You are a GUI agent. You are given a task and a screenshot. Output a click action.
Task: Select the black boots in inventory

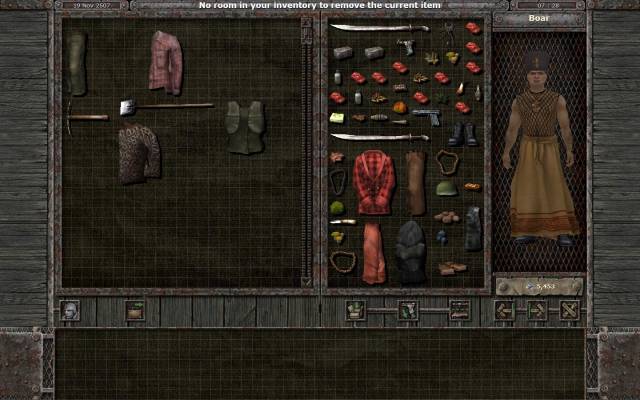[x=462, y=134]
